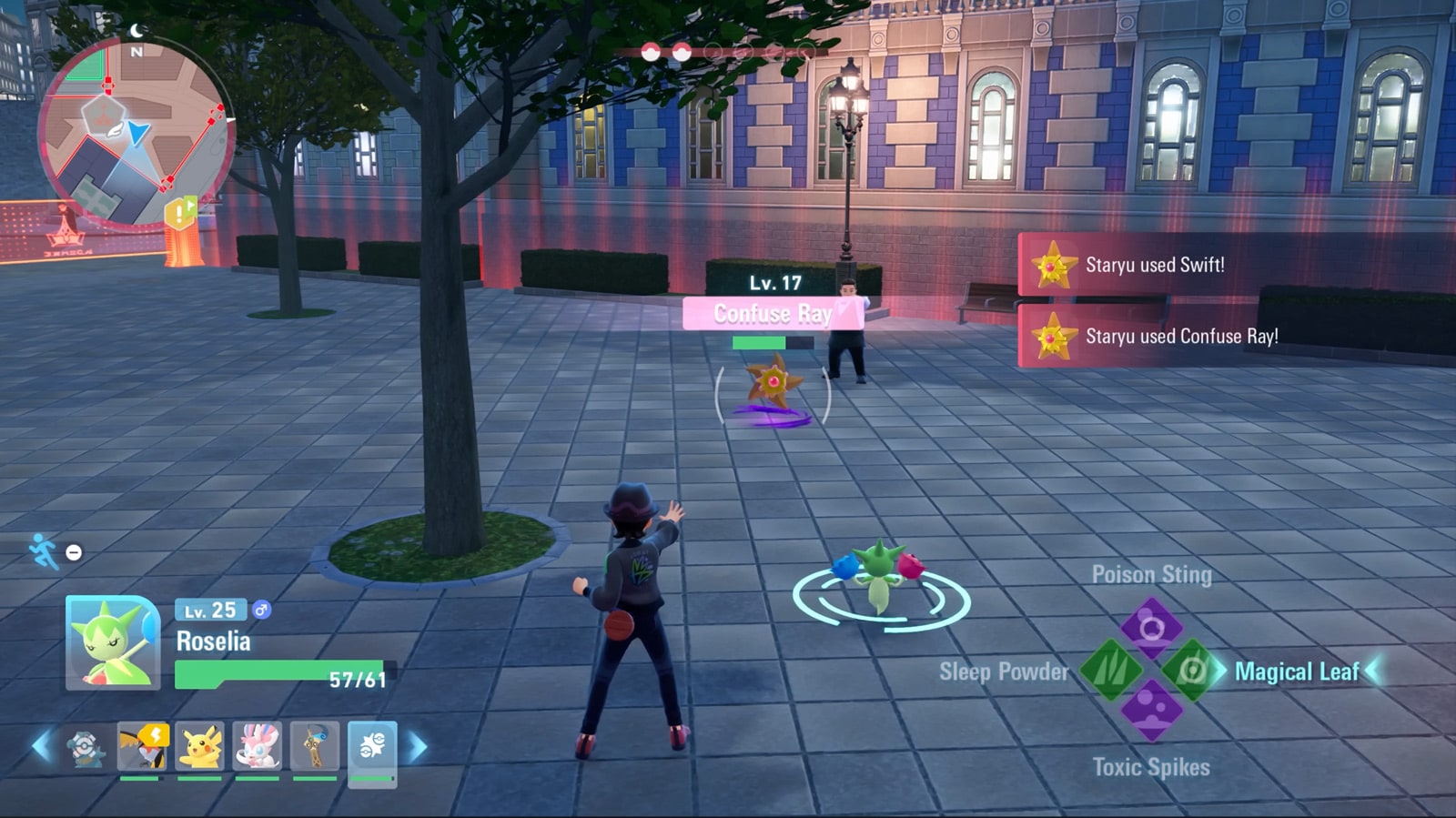This screenshot has height=818, width=1456.
Task: Choose the Sleep Powder move
Action: click(1110, 672)
